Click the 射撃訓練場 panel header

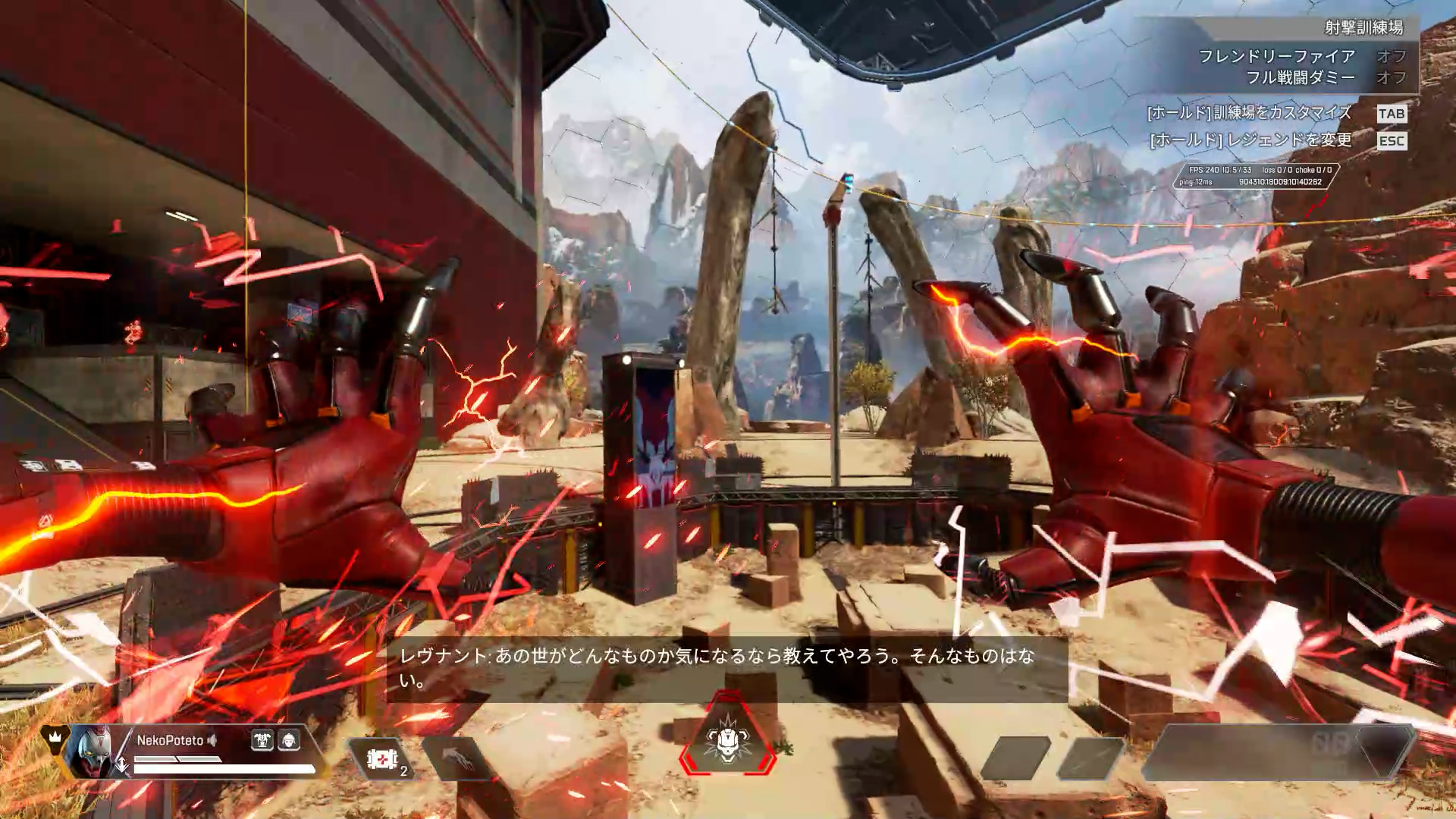tap(1363, 28)
